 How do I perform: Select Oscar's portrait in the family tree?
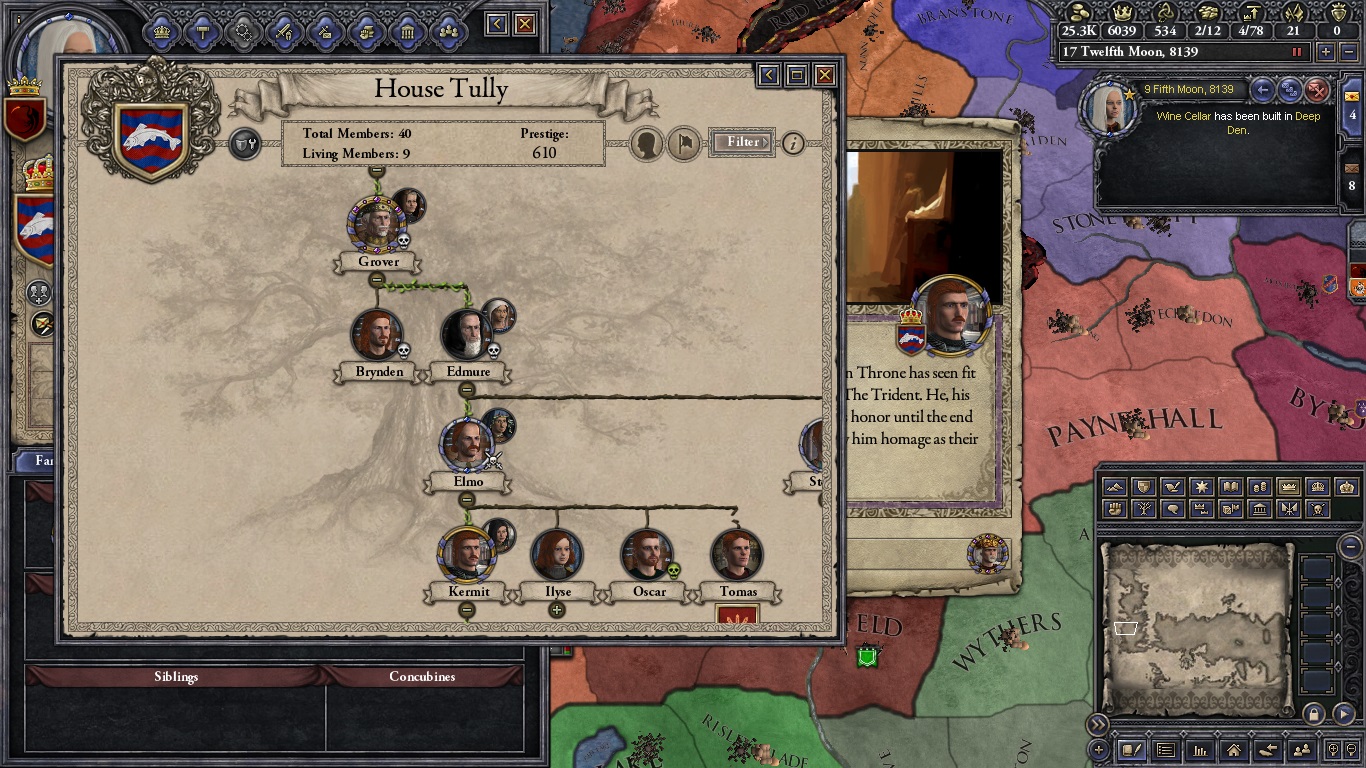click(x=647, y=555)
